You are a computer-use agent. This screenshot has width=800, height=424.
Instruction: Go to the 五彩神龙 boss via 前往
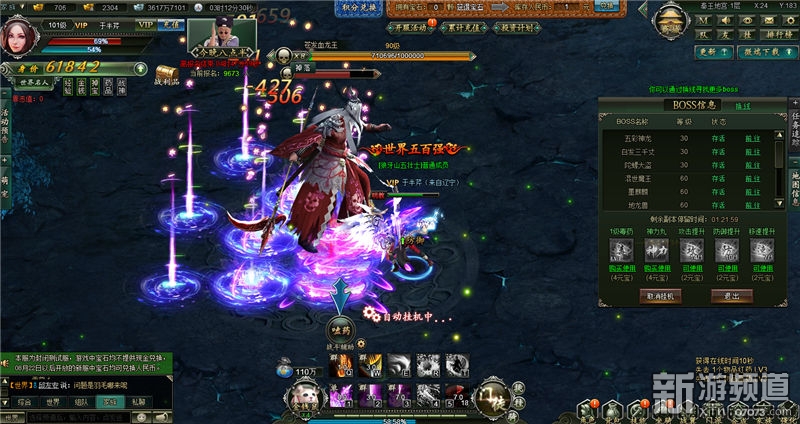pos(753,137)
